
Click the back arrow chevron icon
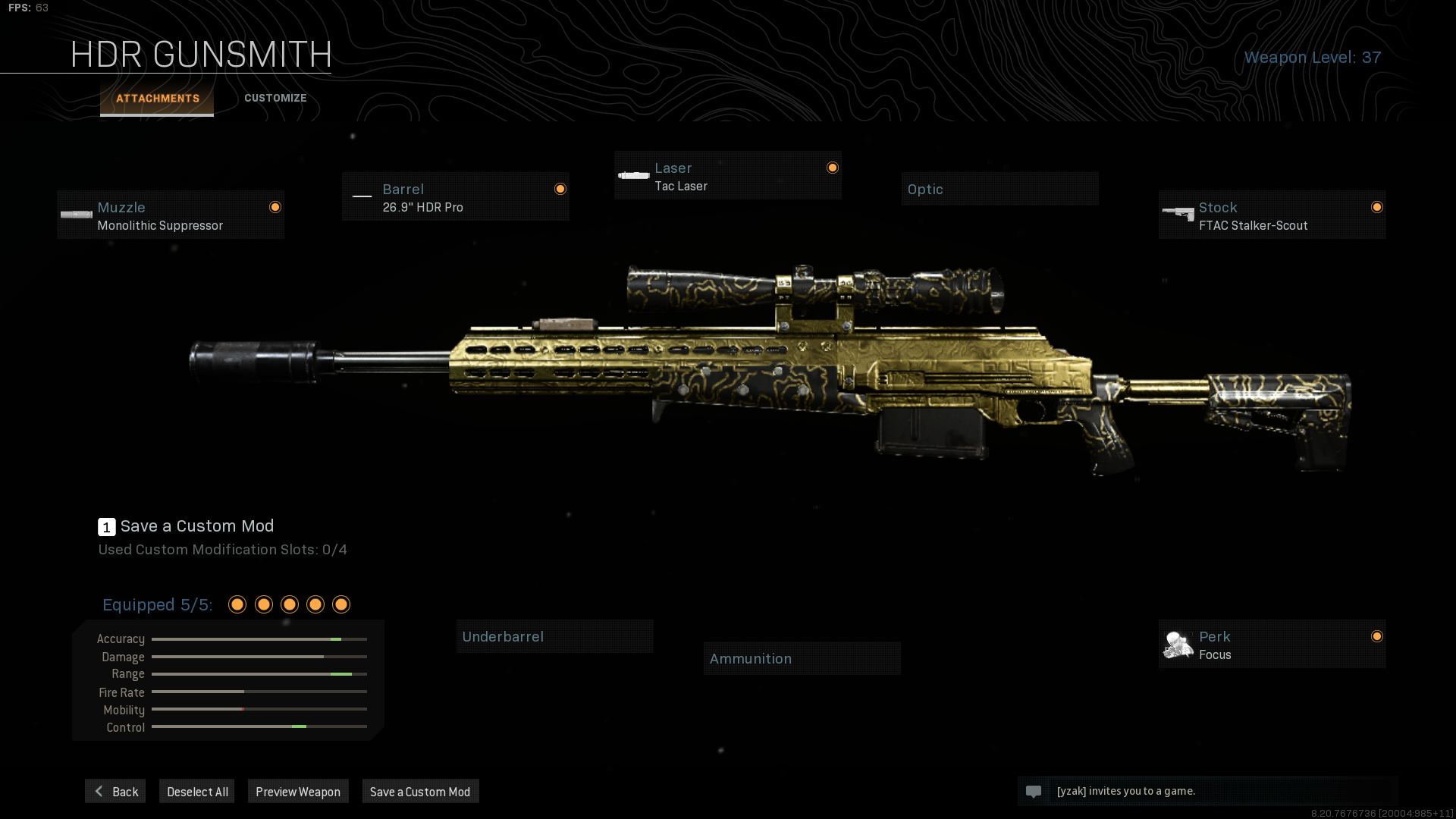[99, 791]
